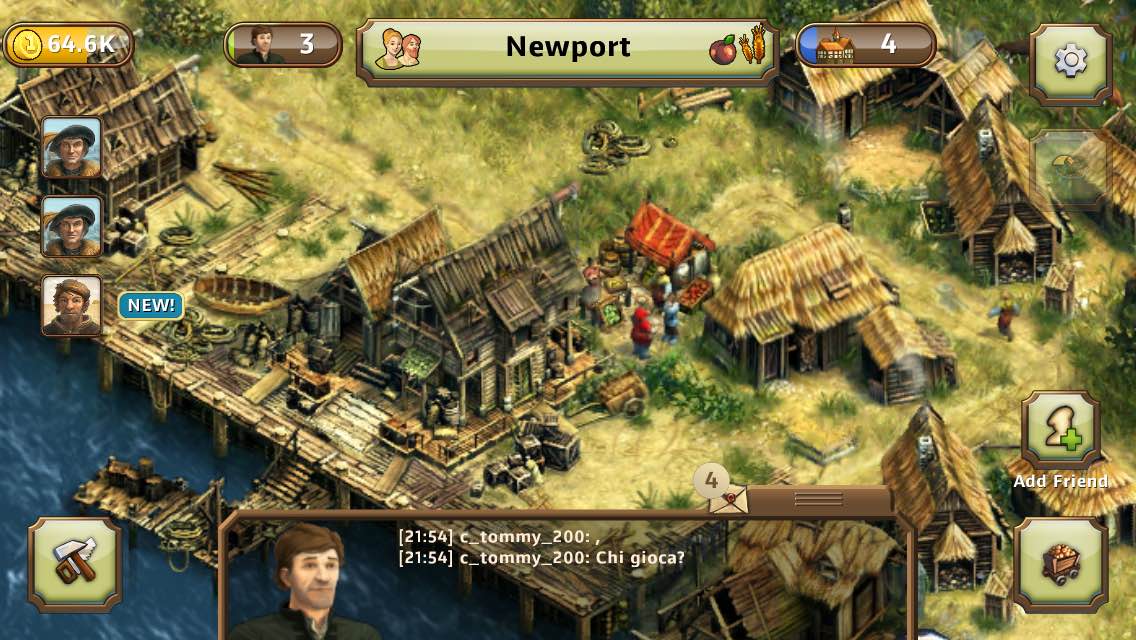
Task: Open the build menu with hammer icon
Action: pyautogui.click(x=75, y=564)
